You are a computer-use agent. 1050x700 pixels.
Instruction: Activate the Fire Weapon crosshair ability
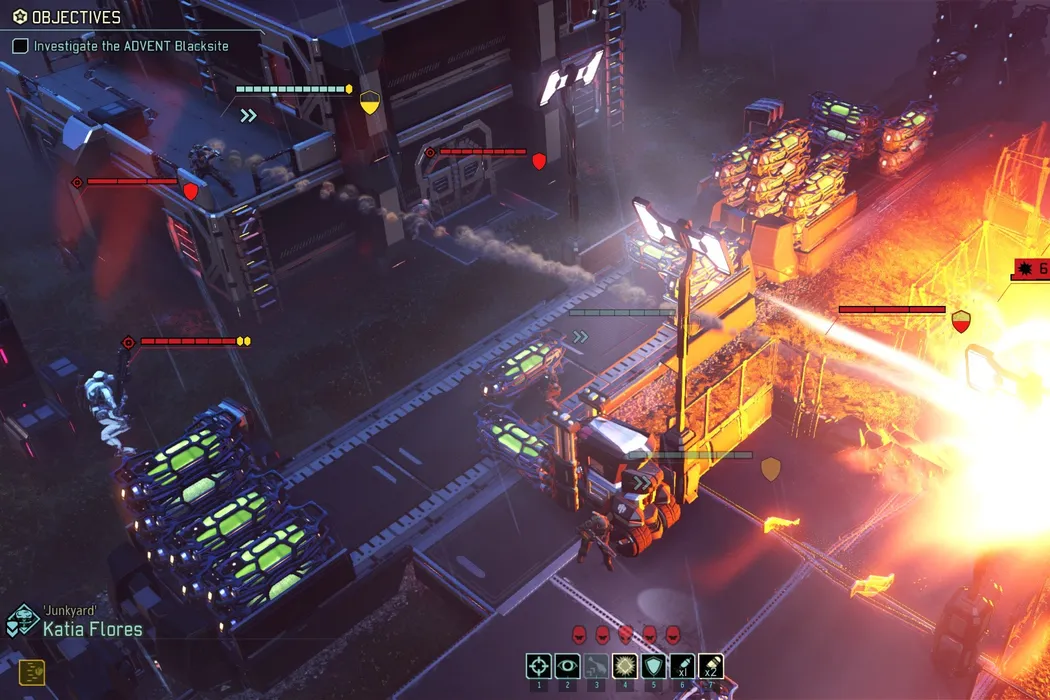coord(539,666)
